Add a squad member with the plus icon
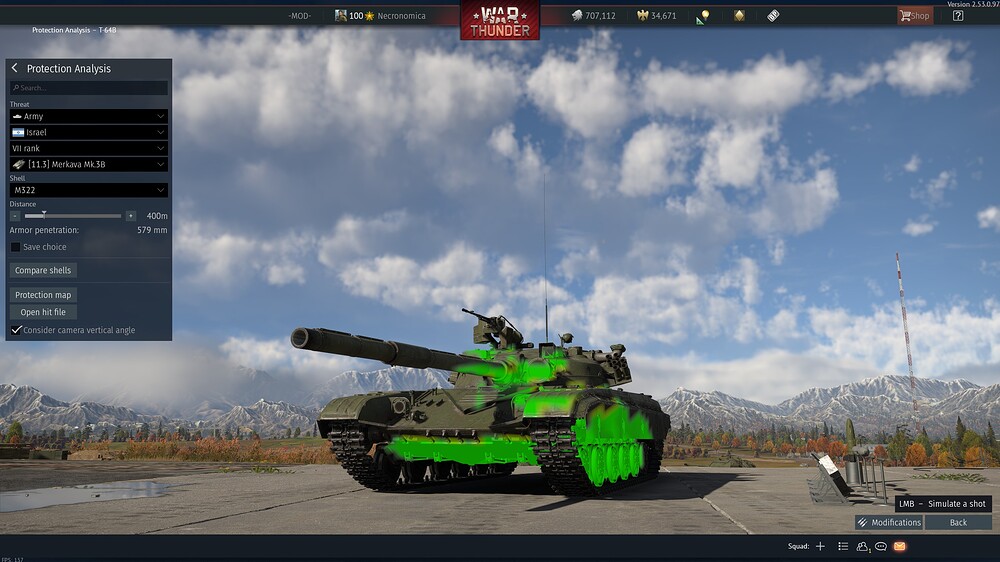This screenshot has height=562, width=1000. coord(820,546)
